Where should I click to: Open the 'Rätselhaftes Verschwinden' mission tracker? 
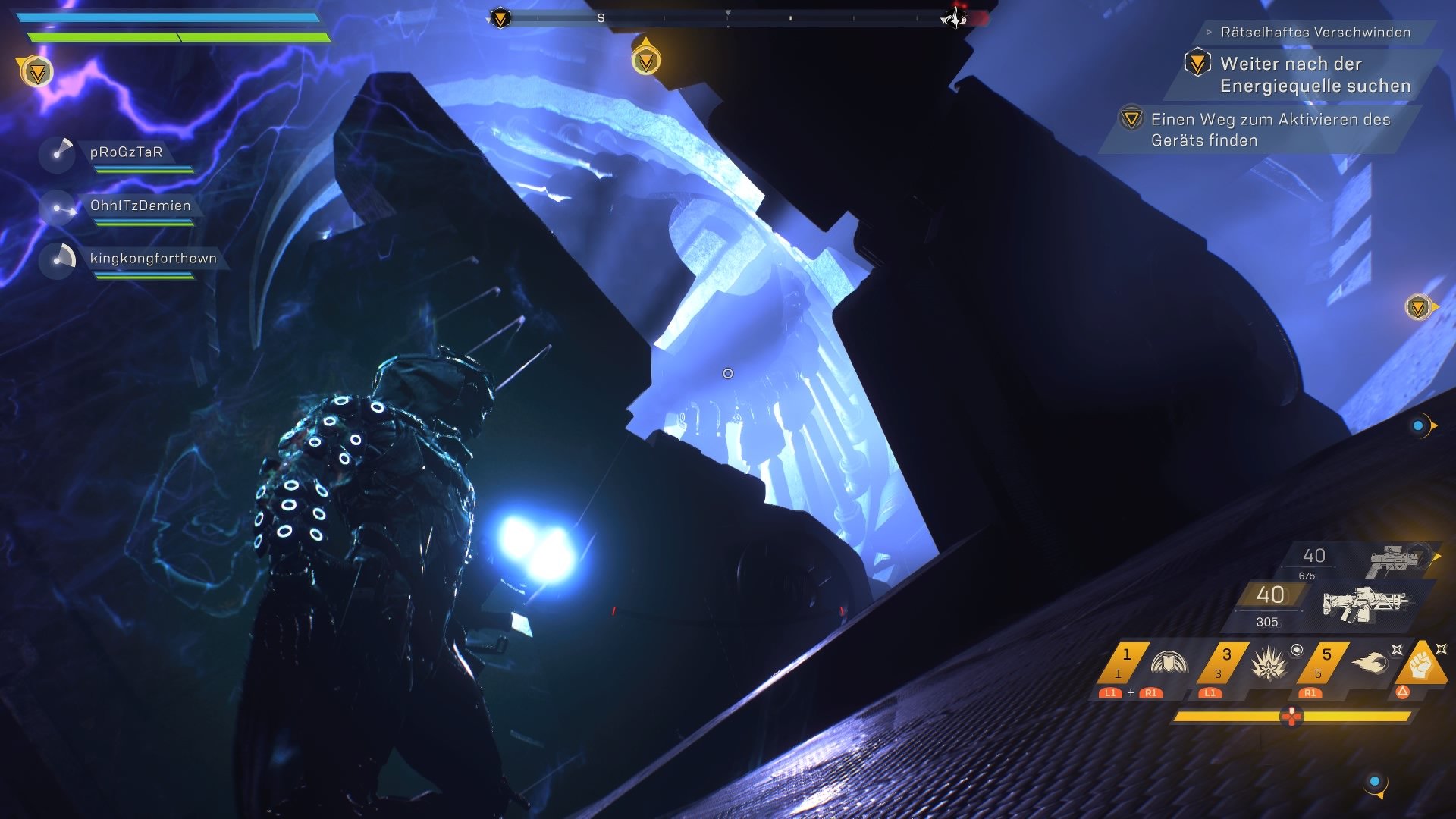1315,32
